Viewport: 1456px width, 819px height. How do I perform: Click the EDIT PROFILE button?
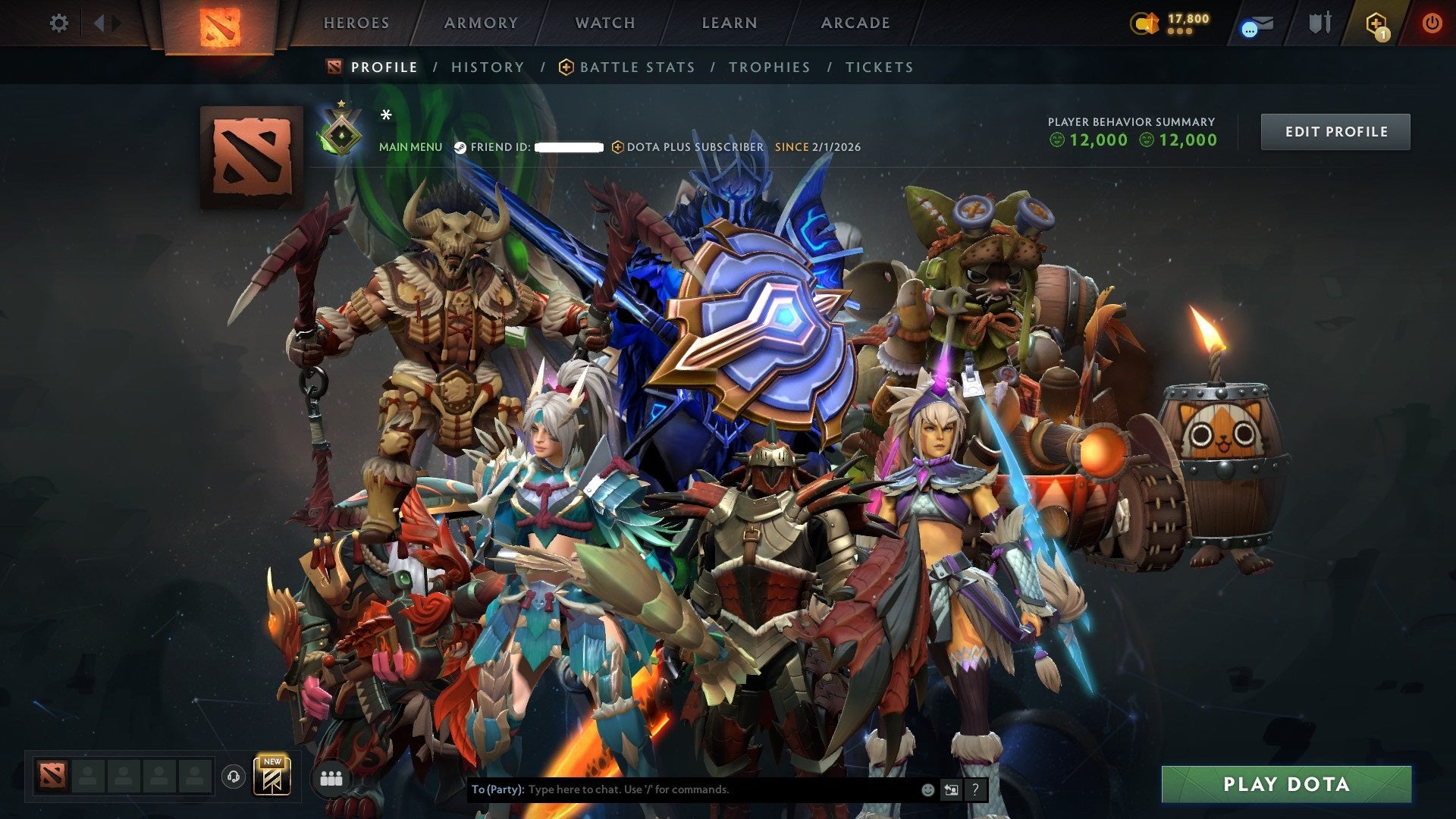[1335, 131]
